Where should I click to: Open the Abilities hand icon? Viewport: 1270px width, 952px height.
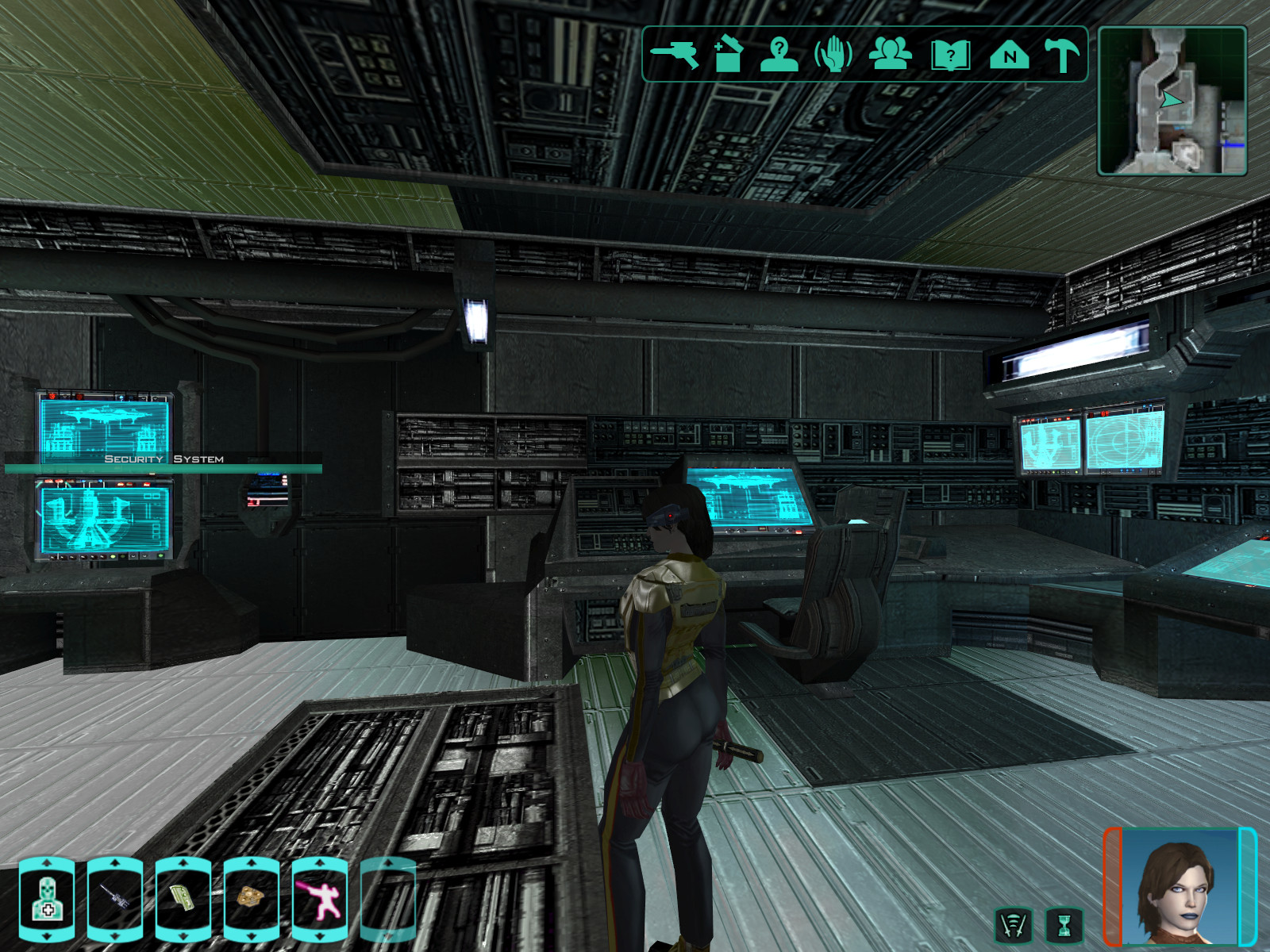tap(833, 56)
